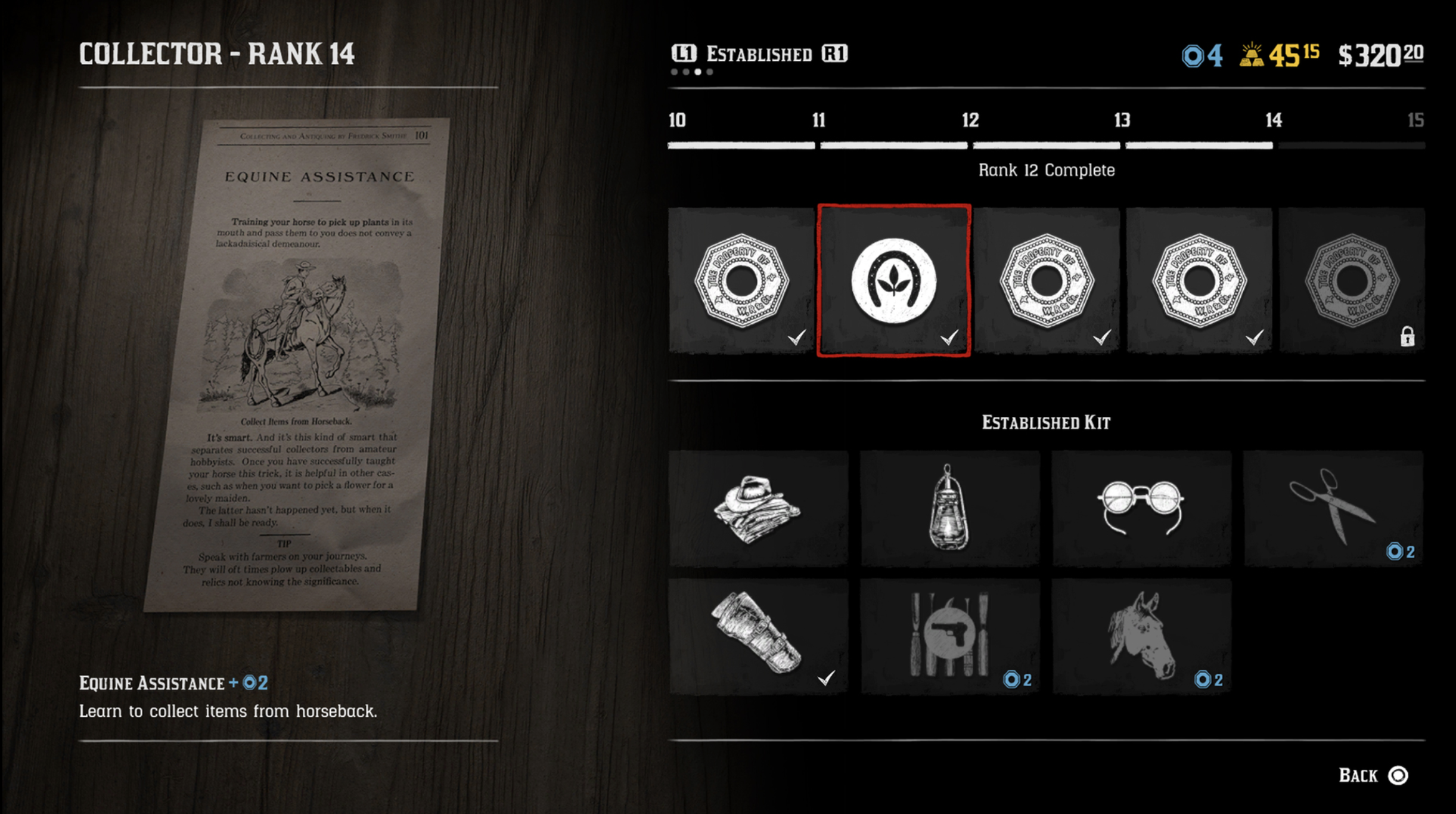Image resolution: width=1456 pixels, height=814 pixels.
Task: Select the pistol and tools kit item
Action: pos(949,636)
